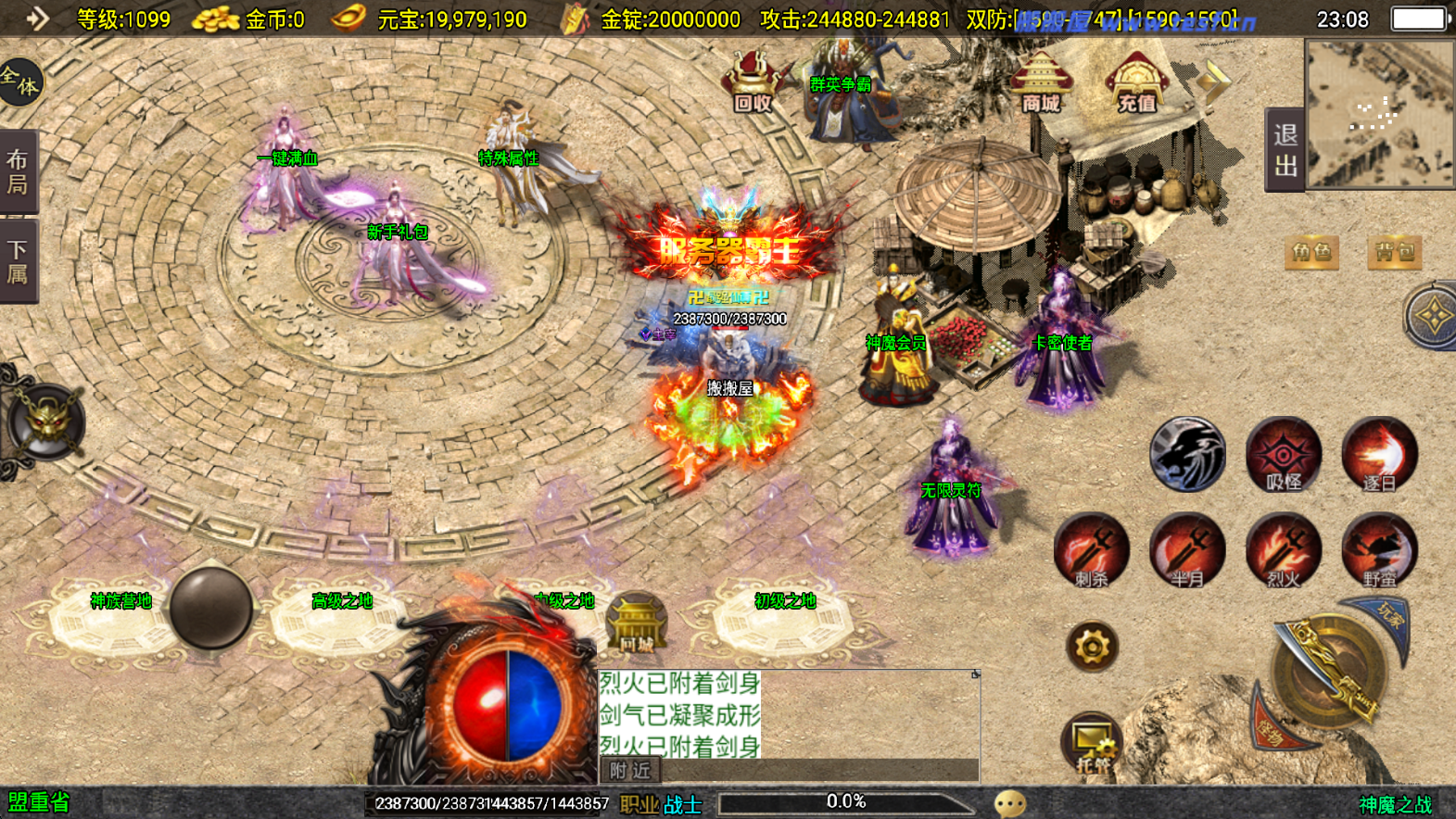Open the 商城 shop
1456x819 pixels.
point(1041,83)
